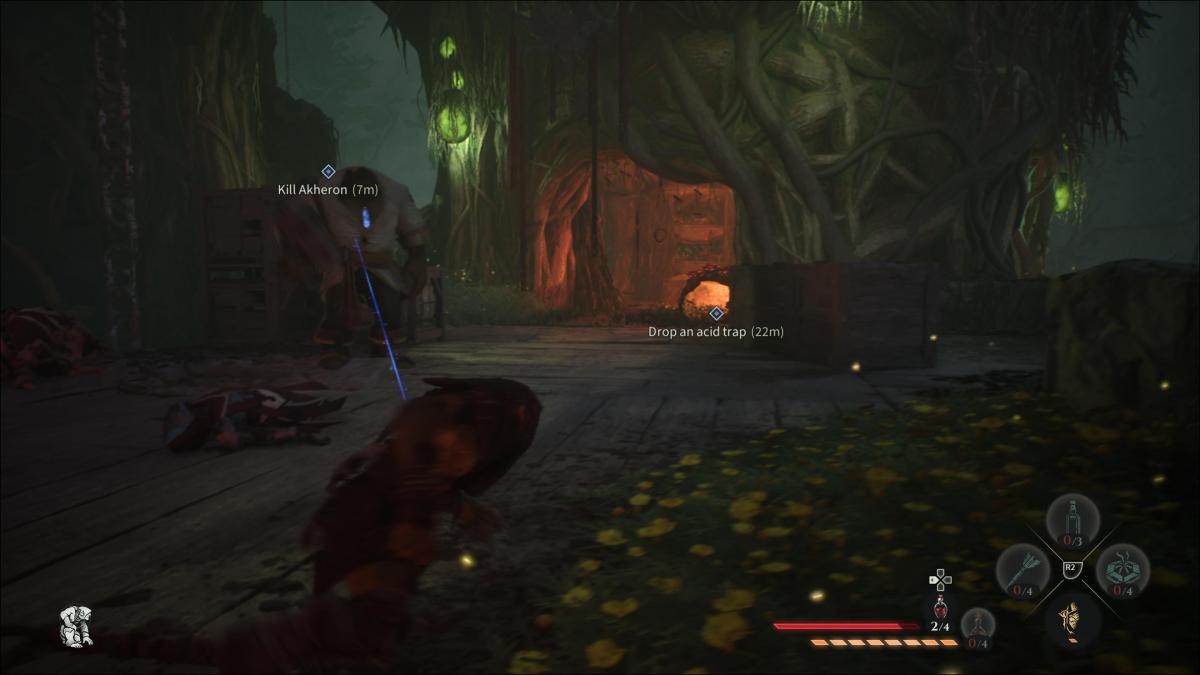1200x675 pixels.
Task: Use the red health potion
Action: (x=940, y=610)
